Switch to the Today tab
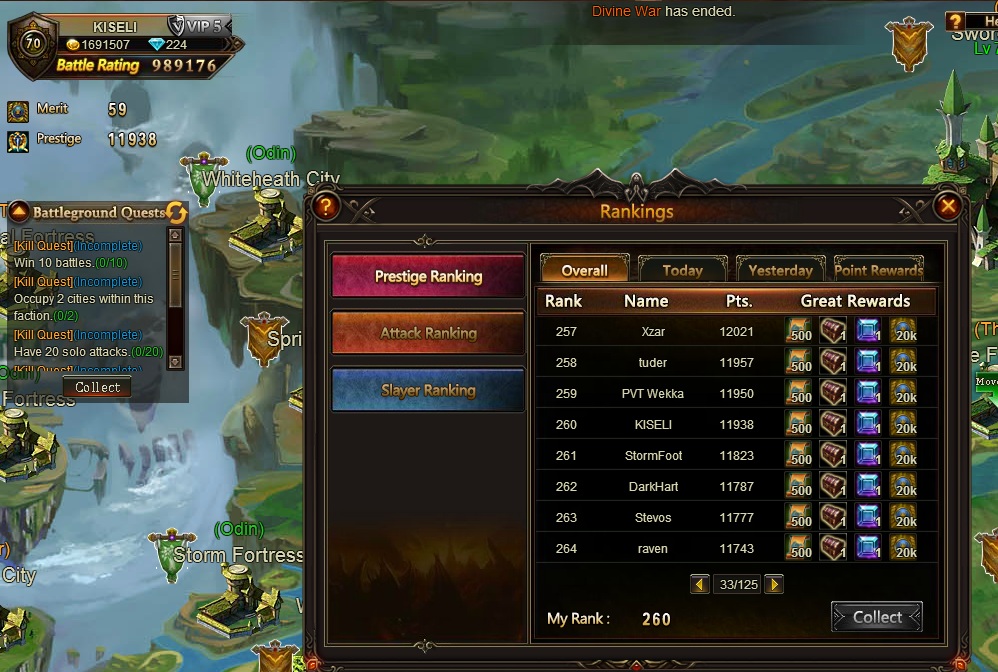This screenshot has height=672, width=998. [x=682, y=270]
